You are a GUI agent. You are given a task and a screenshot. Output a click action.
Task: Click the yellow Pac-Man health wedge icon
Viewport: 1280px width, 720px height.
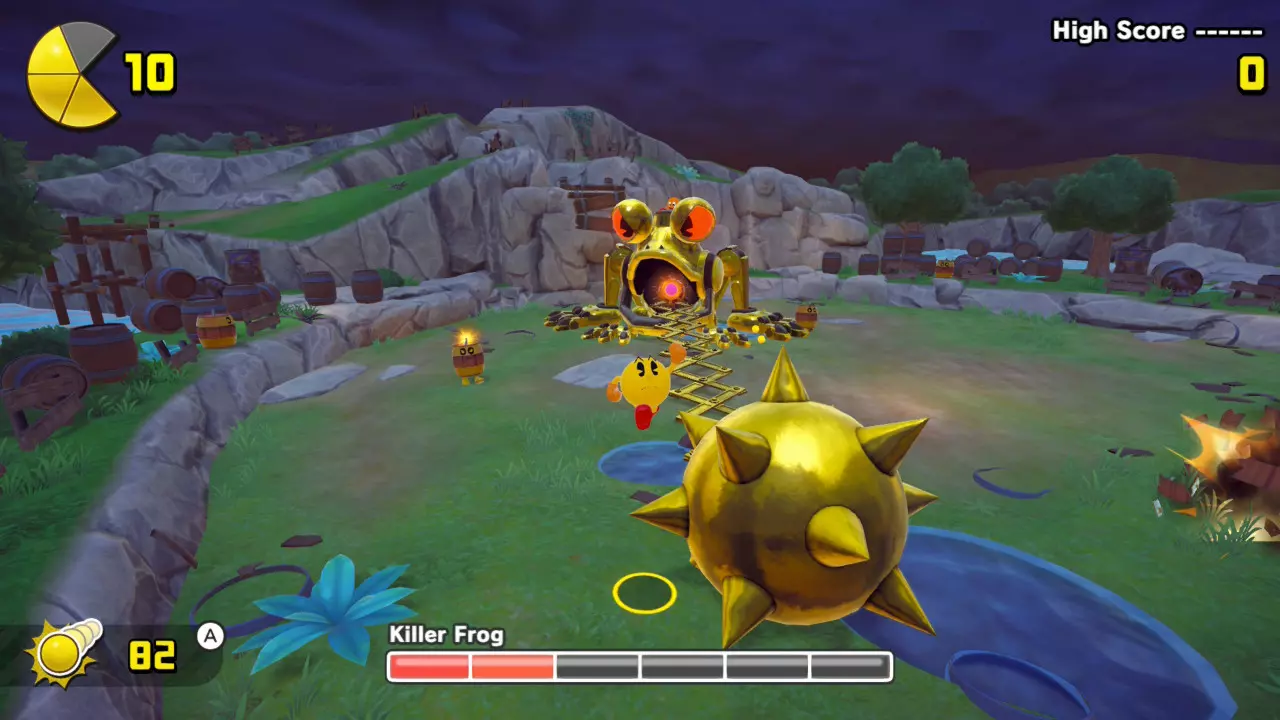[72, 75]
